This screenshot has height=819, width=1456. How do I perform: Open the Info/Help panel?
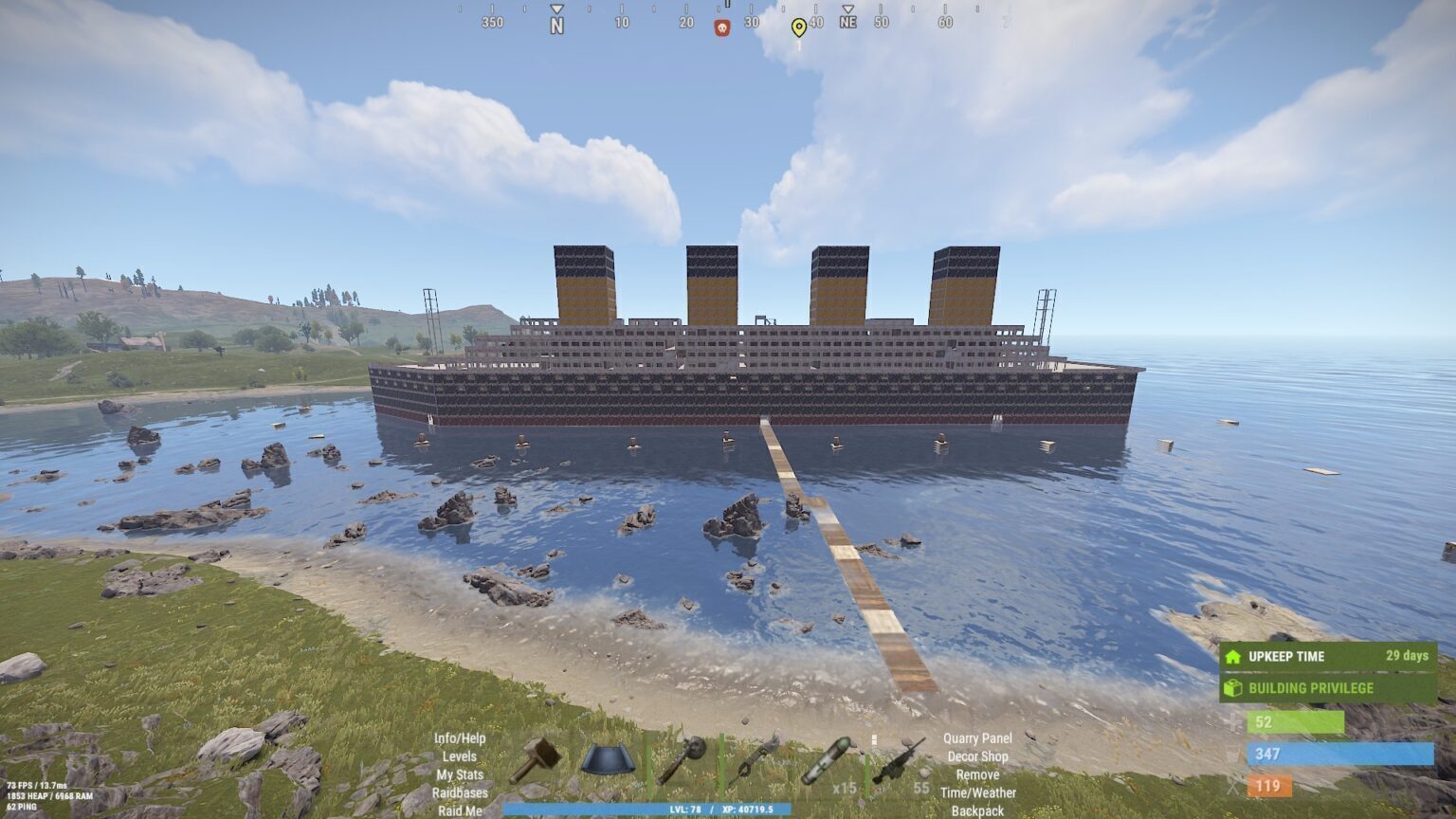tap(460, 738)
